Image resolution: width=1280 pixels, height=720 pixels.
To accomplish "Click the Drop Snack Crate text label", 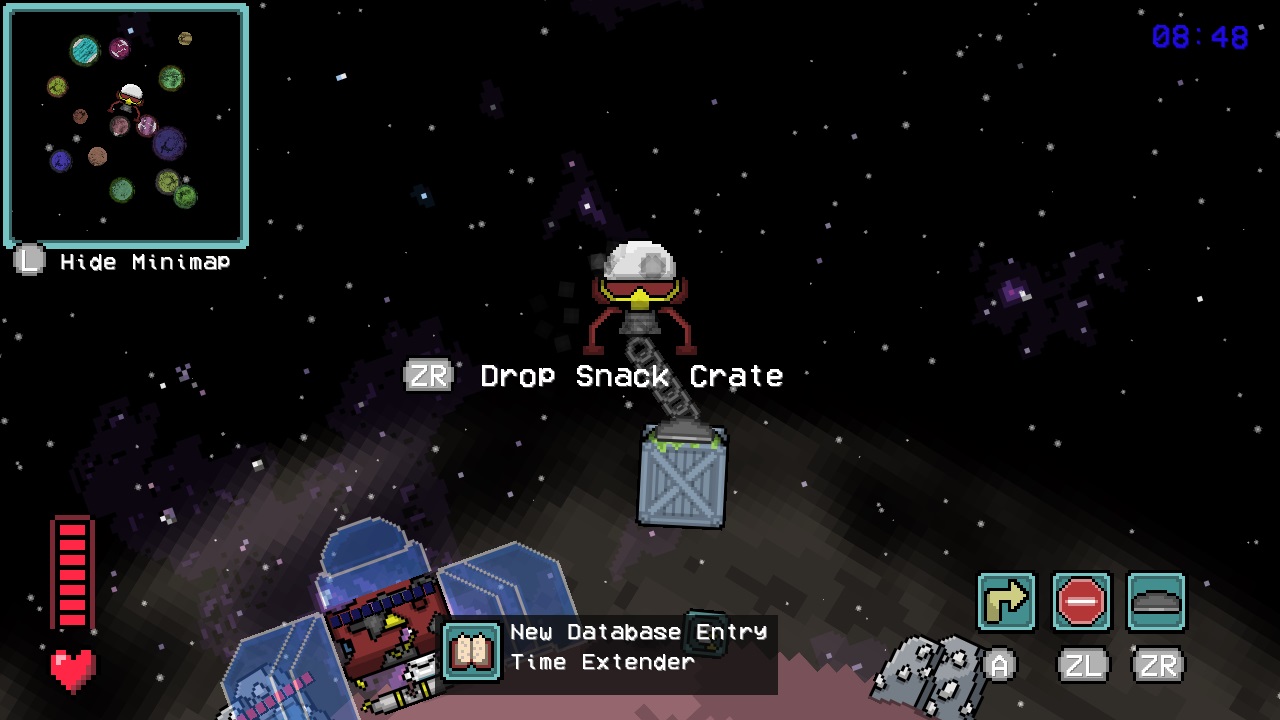I will pyautogui.click(x=630, y=376).
